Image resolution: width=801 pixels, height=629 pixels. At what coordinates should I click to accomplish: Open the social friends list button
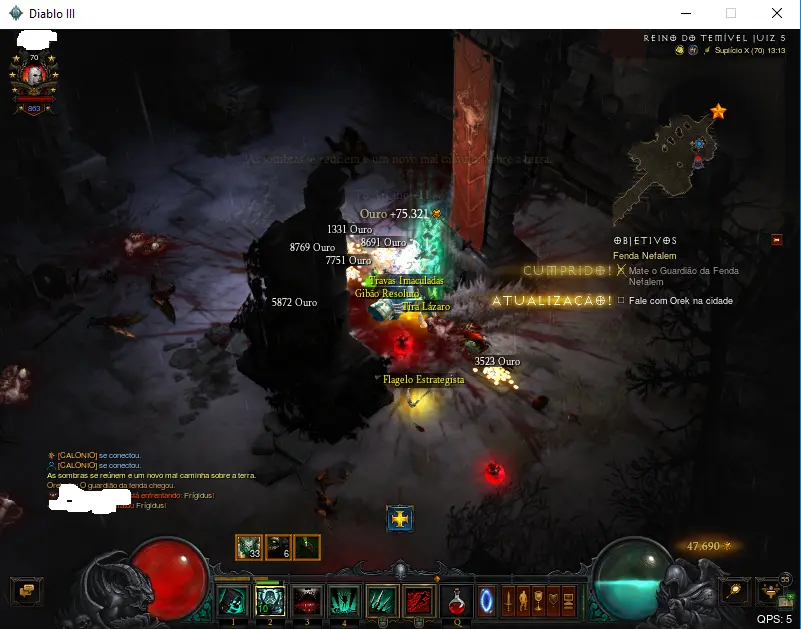[772, 590]
